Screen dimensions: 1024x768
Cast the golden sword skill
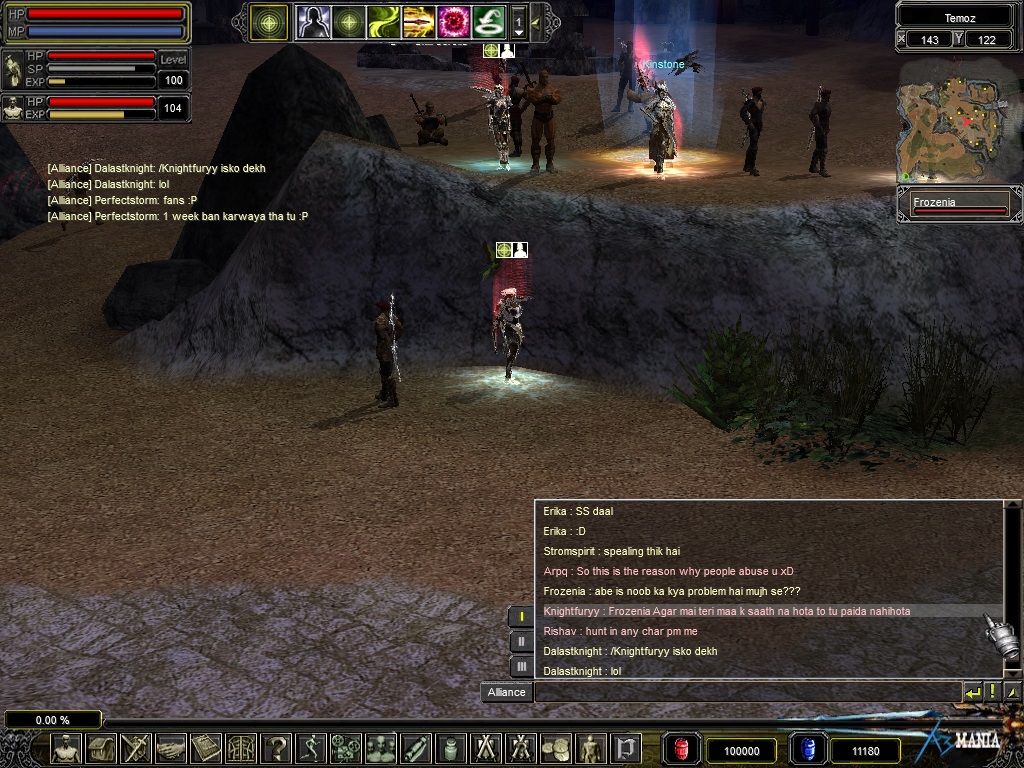click(x=419, y=21)
